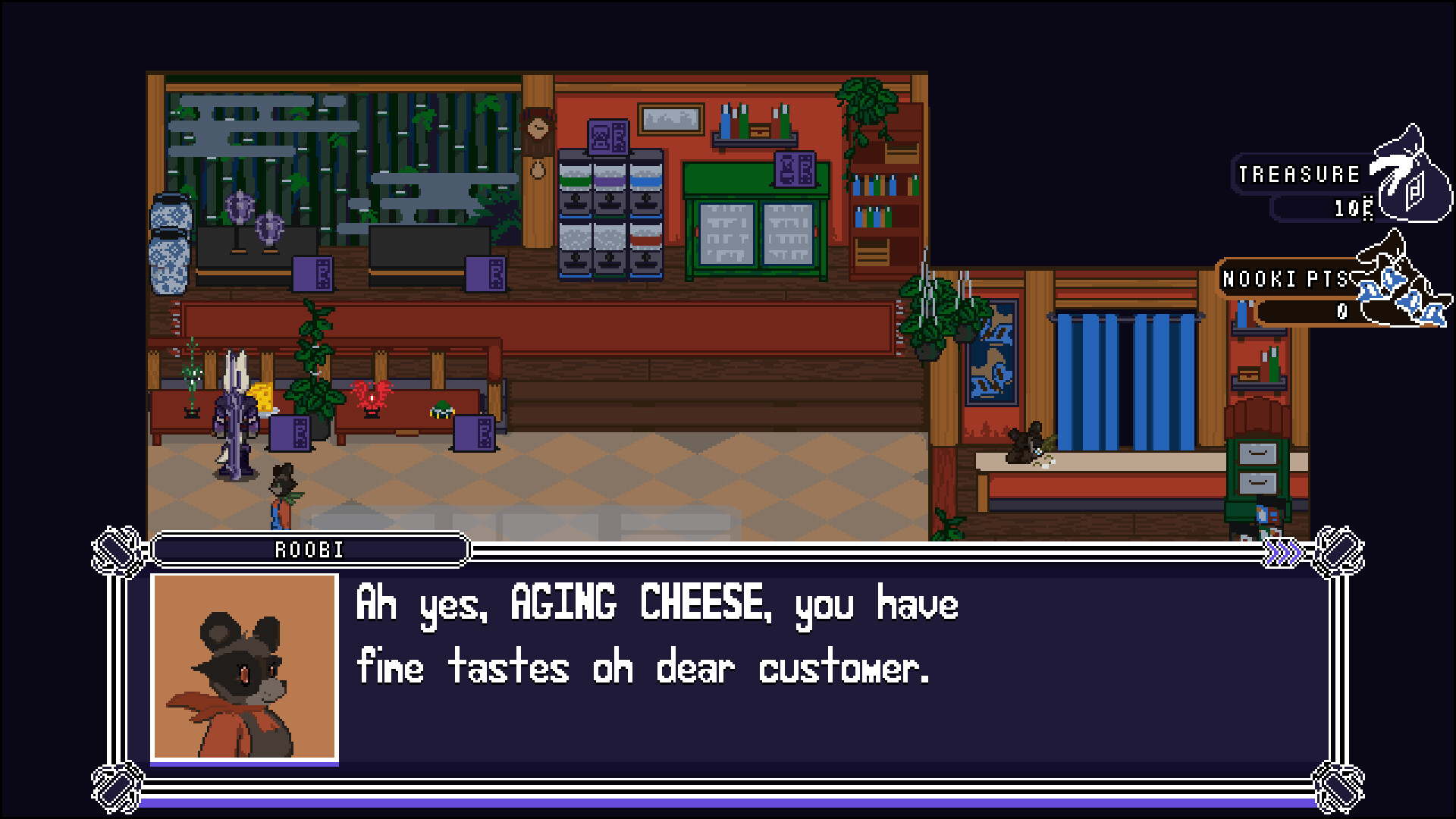Viewport: 1456px width, 819px height.
Task: Hide the ROOBI nameplate banner
Action: click(x=309, y=551)
